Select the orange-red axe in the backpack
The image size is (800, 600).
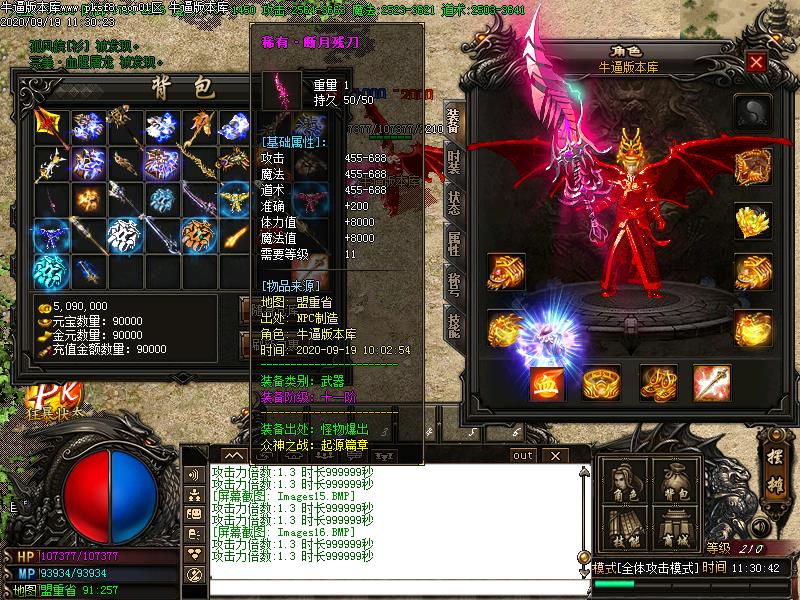pos(49,126)
